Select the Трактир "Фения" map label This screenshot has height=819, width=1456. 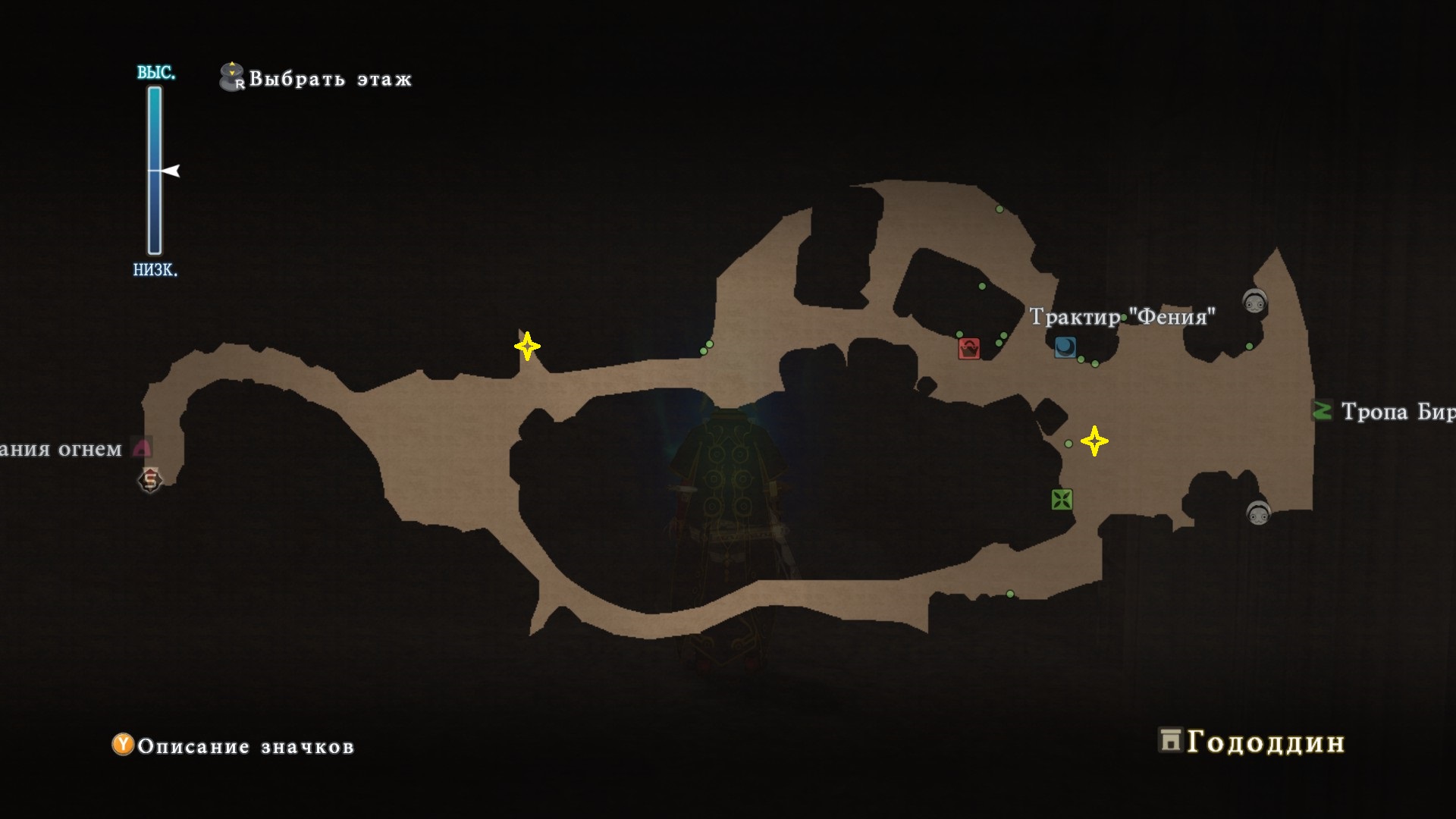1122,316
